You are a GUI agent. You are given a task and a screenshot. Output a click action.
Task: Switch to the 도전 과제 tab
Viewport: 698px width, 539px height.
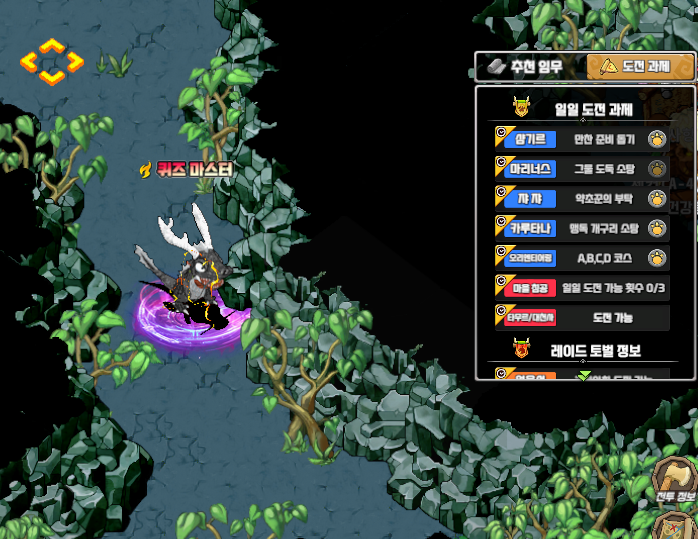(640, 68)
